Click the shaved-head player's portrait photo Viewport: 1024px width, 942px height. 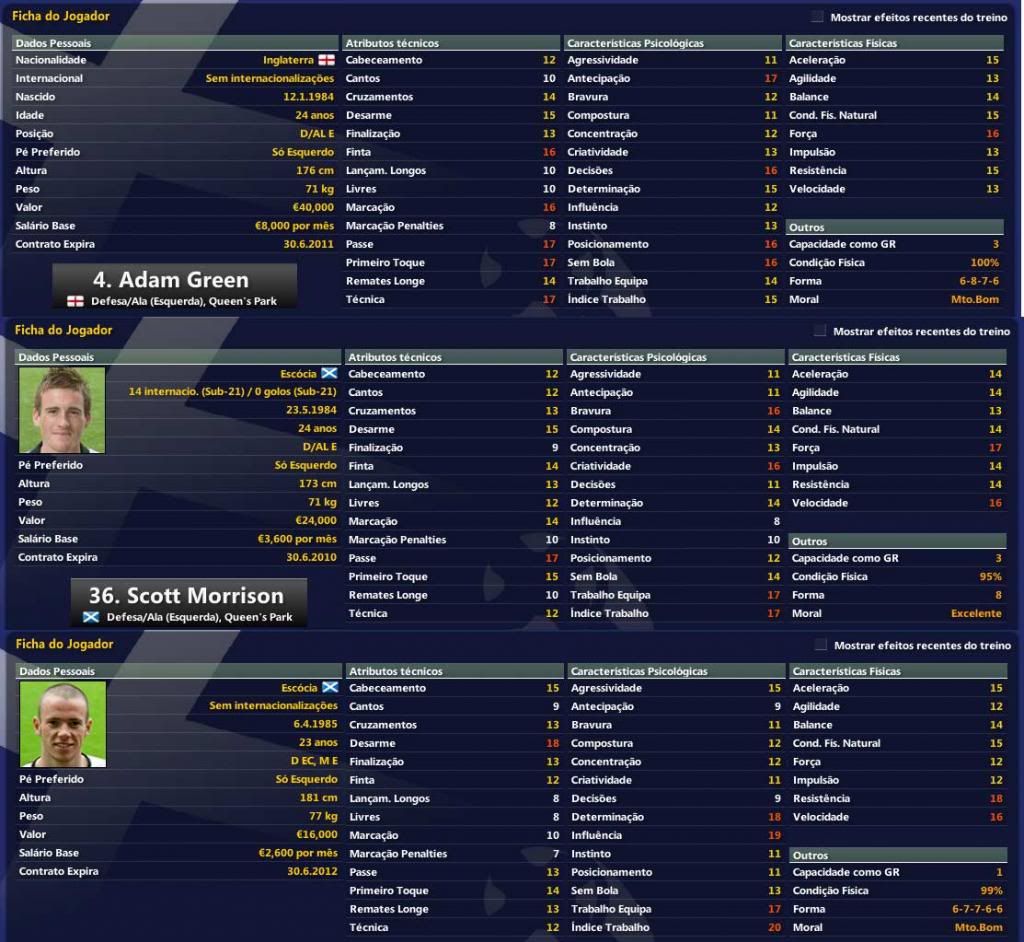(62, 723)
